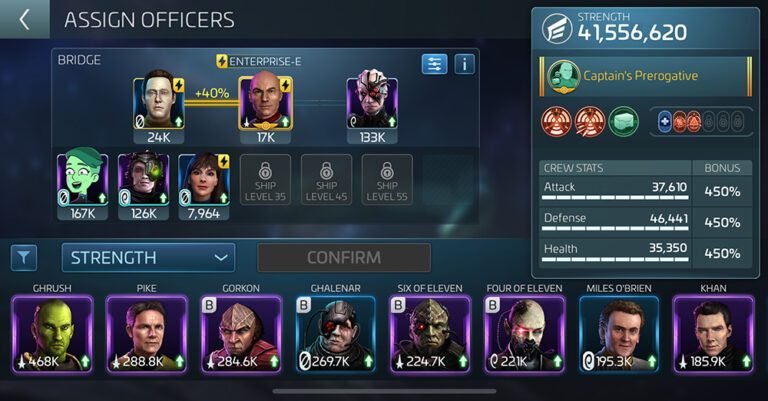Open the Strength sort dropdown
This screenshot has width=768, height=401.
click(x=148, y=257)
